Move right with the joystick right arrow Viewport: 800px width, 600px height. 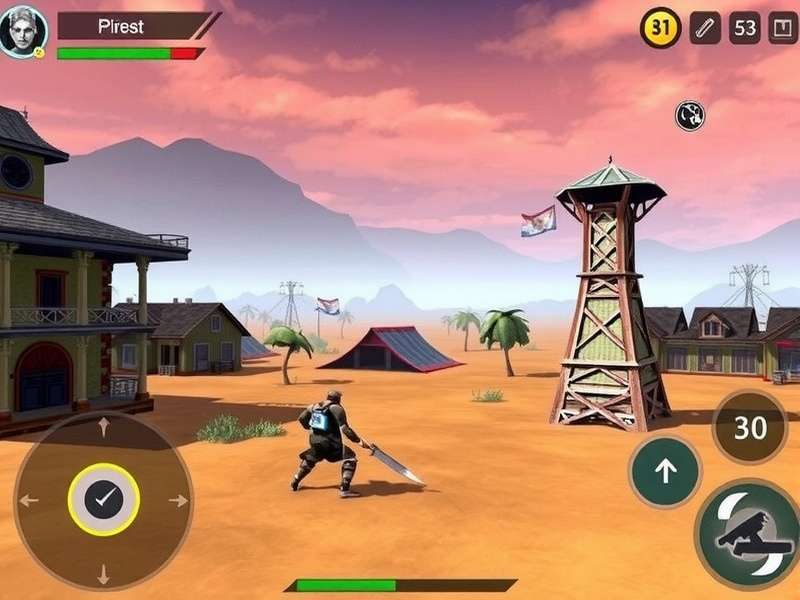click(178, 500)
